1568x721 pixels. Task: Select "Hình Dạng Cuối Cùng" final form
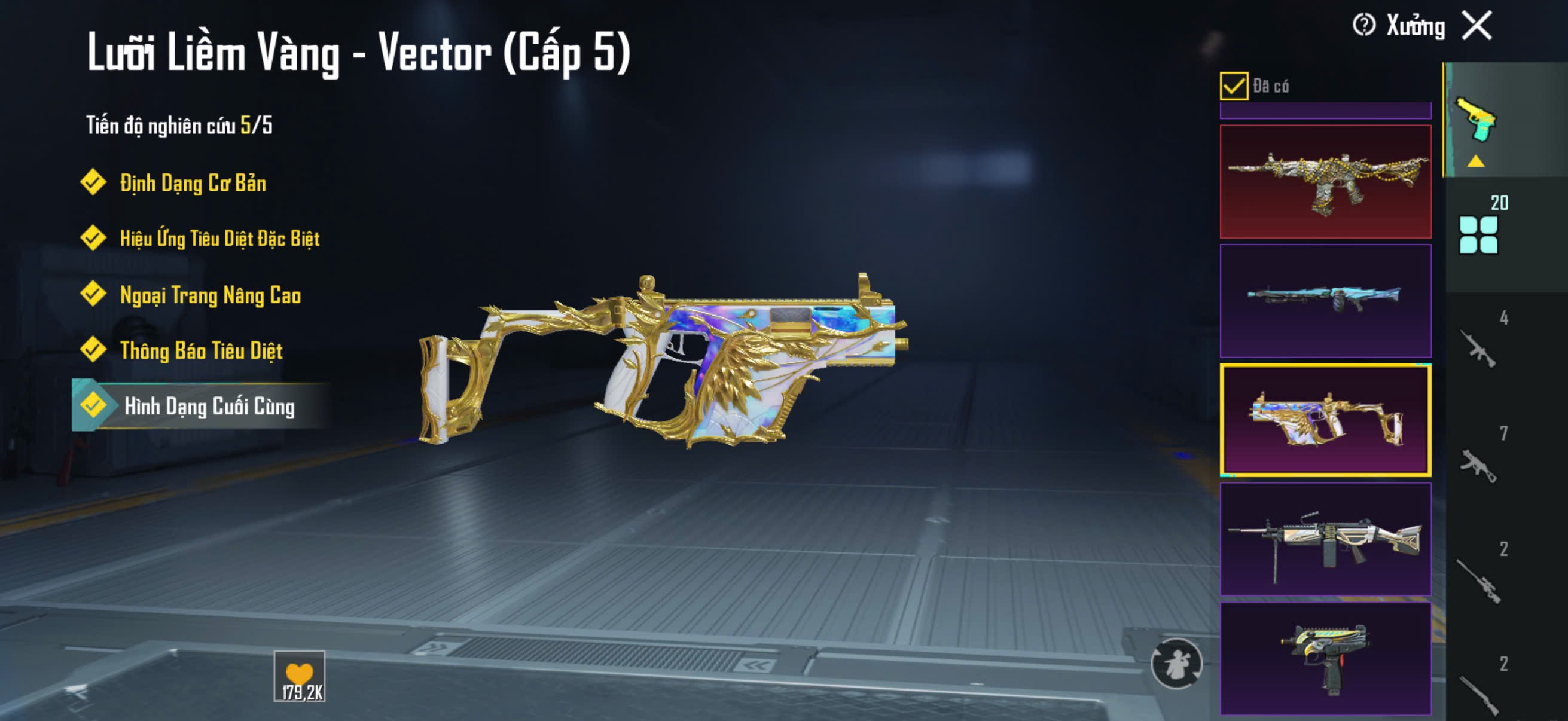click(208, 406)
